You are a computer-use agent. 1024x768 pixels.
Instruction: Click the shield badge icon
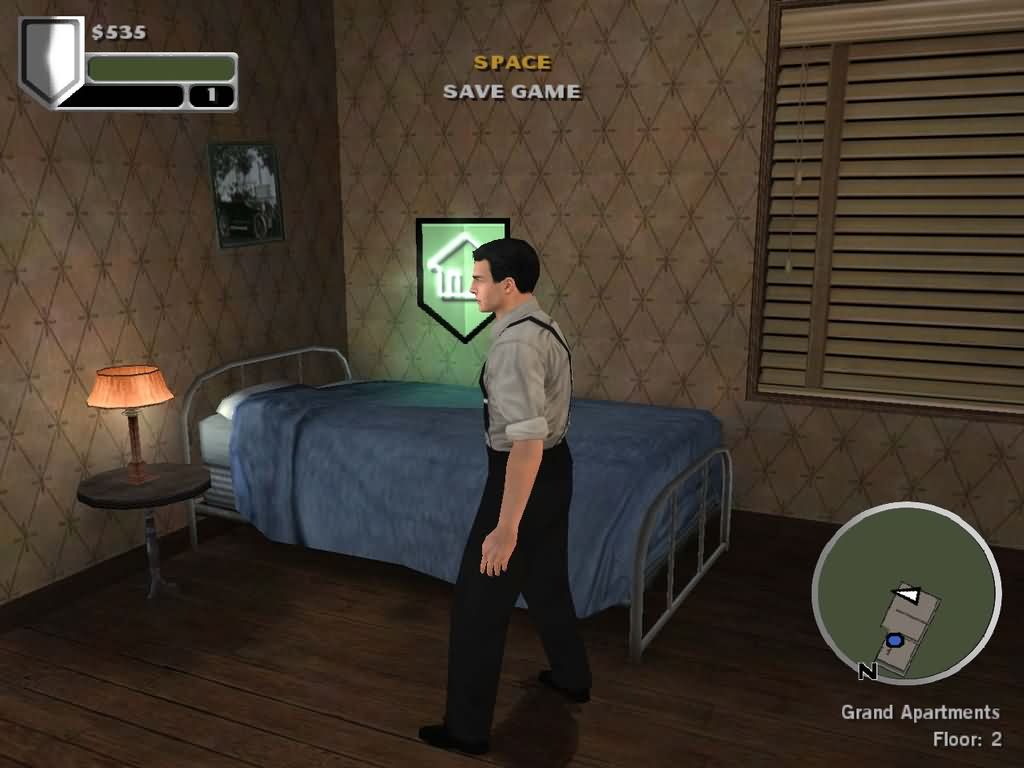52,58
